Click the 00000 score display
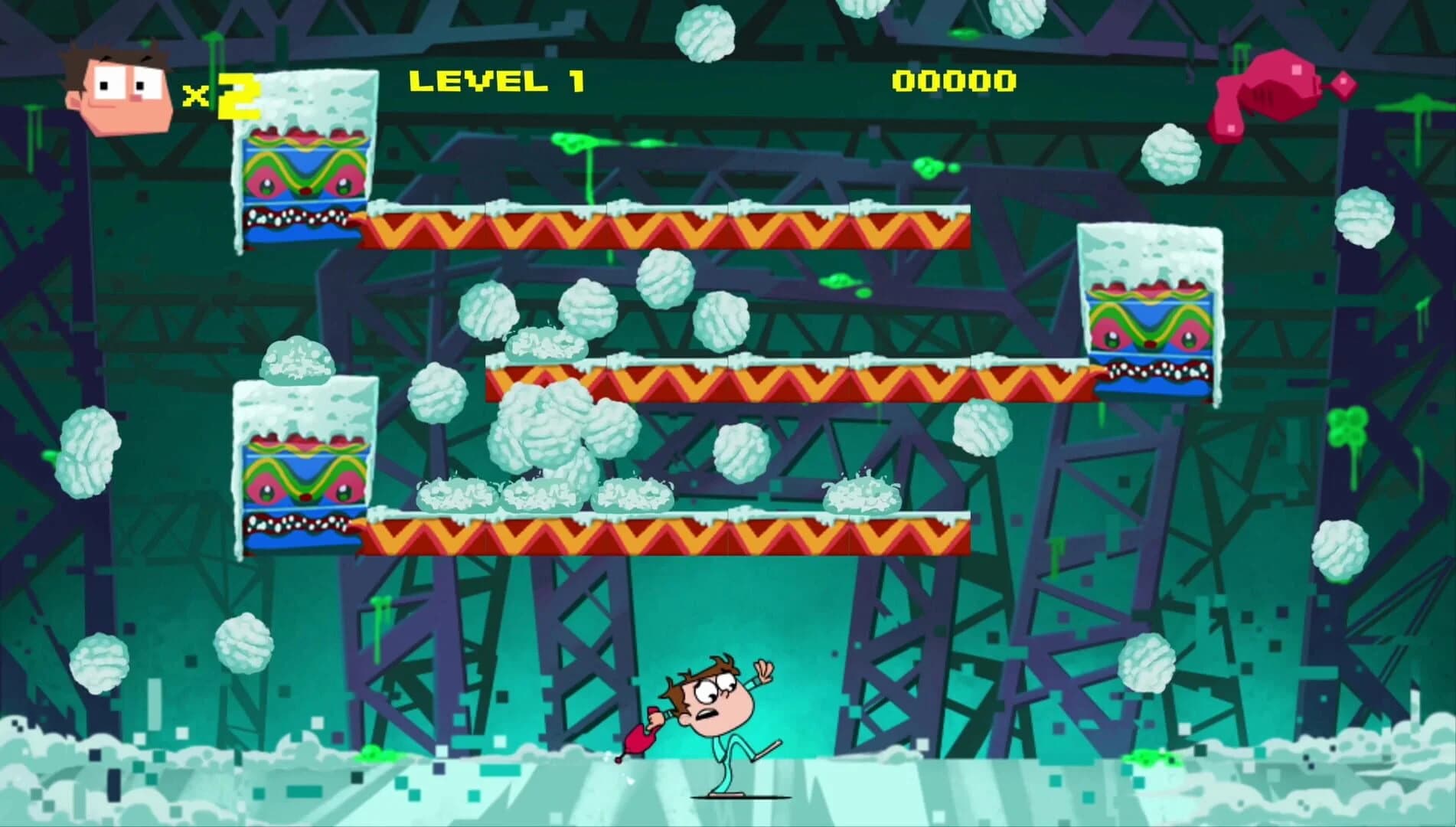The width and height of the screenshot is (1456, 827). (x=953, y=80)
